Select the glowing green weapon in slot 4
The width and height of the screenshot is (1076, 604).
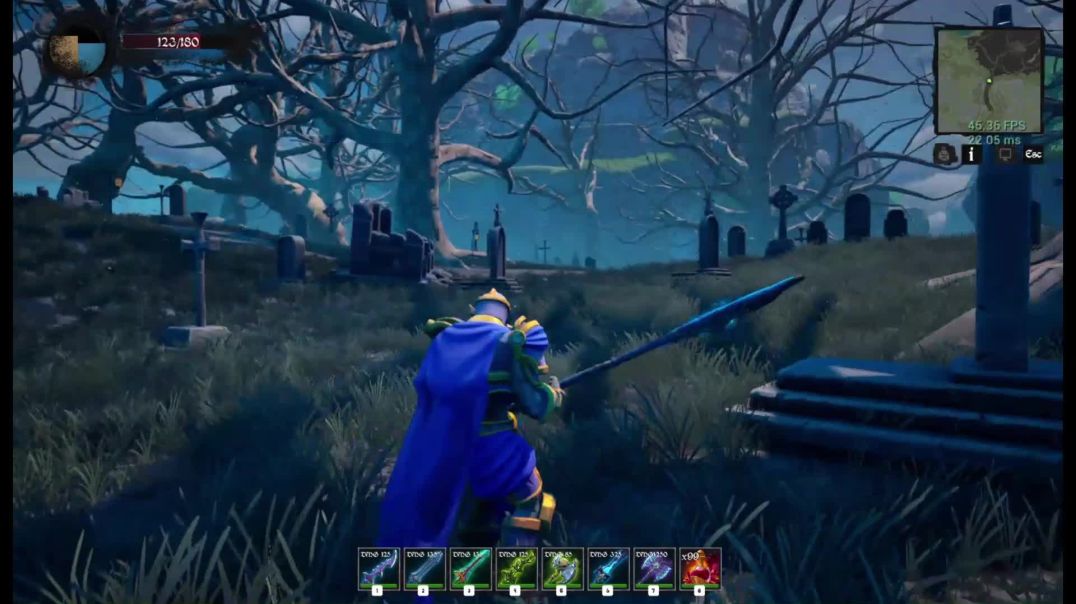(516, 568)
